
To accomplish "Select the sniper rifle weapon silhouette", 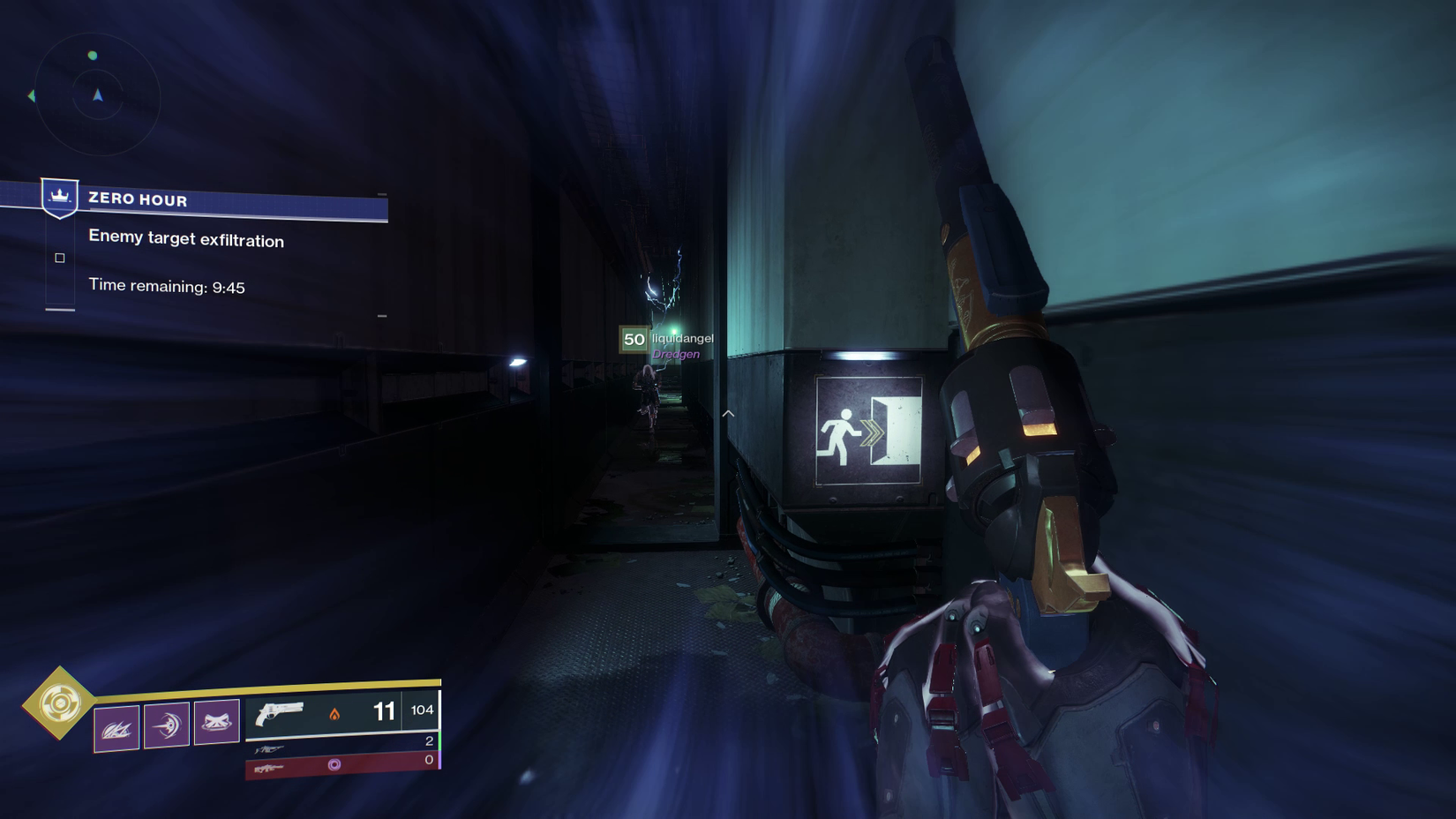I will (270, 748).
